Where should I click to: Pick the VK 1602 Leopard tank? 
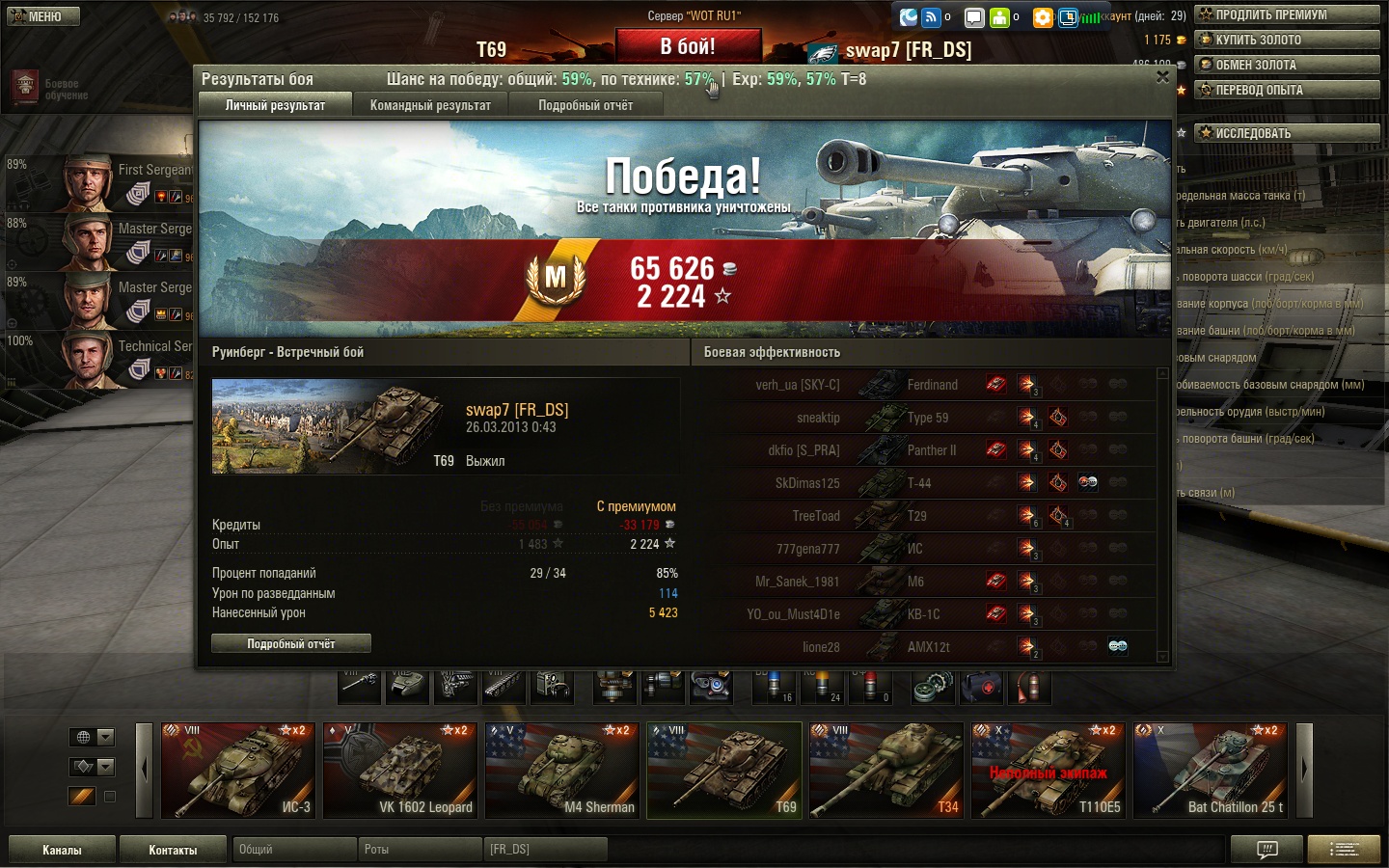(400, 770)
